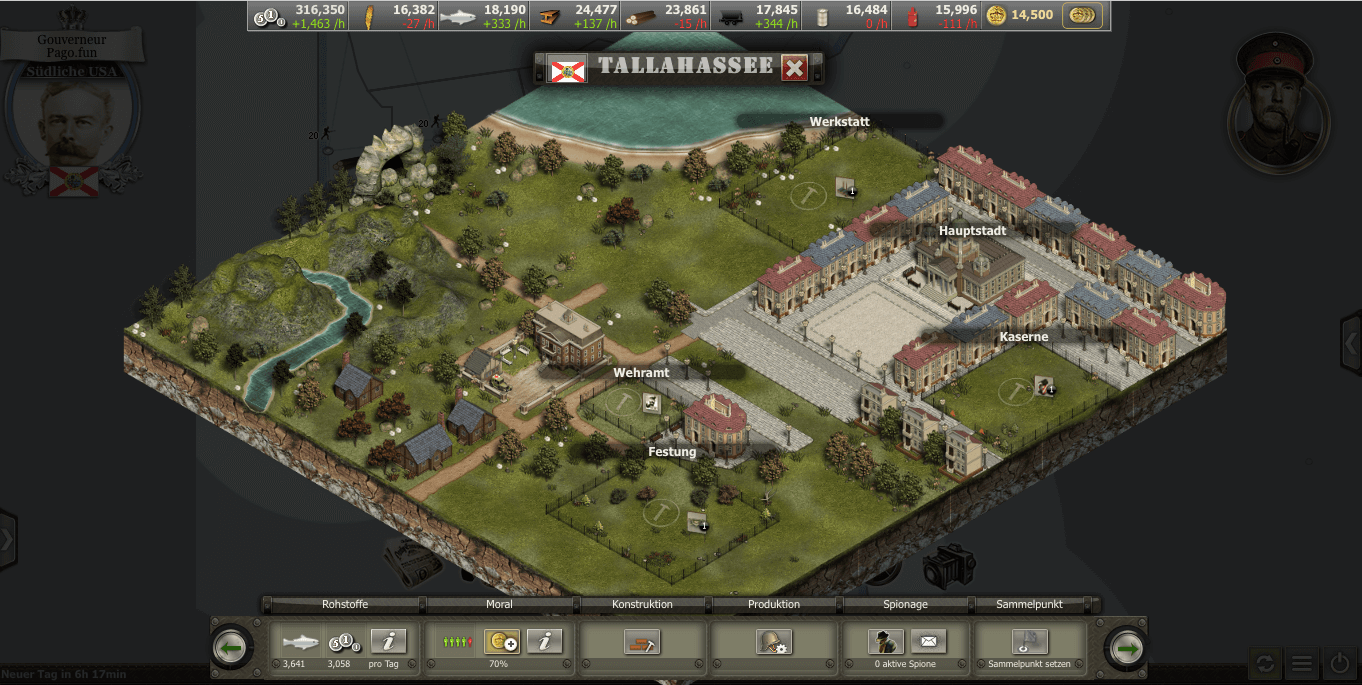1362x685 pixels.
Task: Open the Konstruktion tab
Action: (642, 604)
